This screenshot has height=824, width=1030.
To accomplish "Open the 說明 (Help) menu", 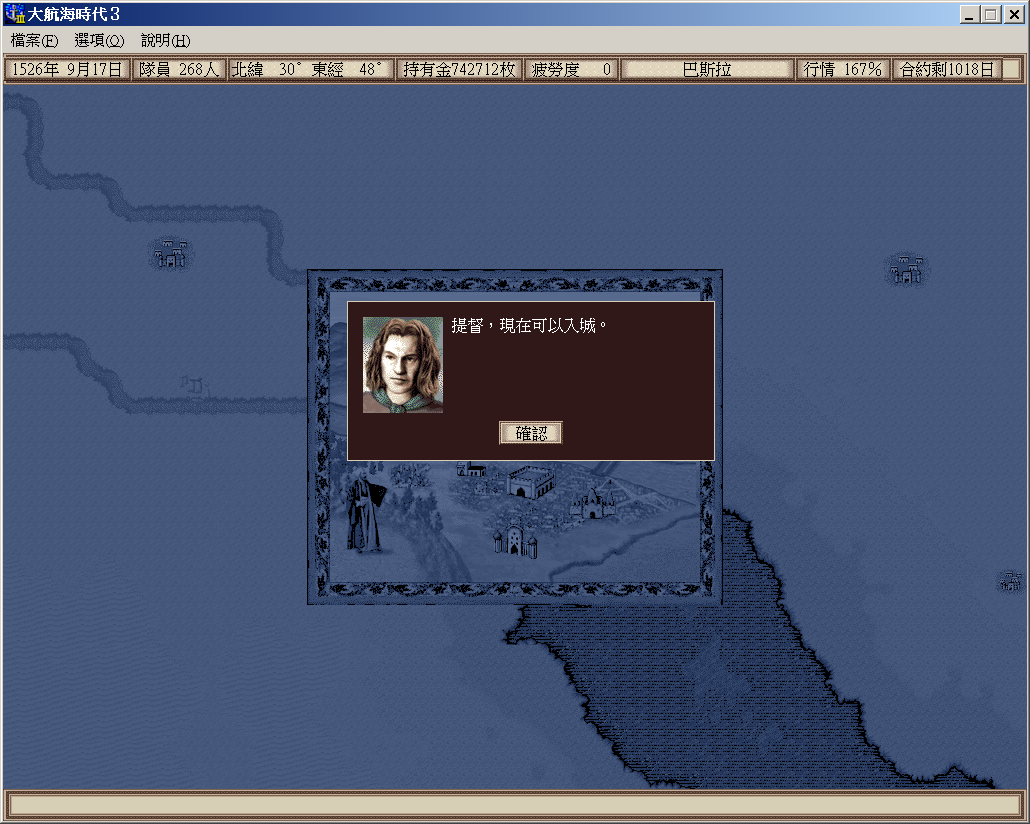I will [165, 41].
